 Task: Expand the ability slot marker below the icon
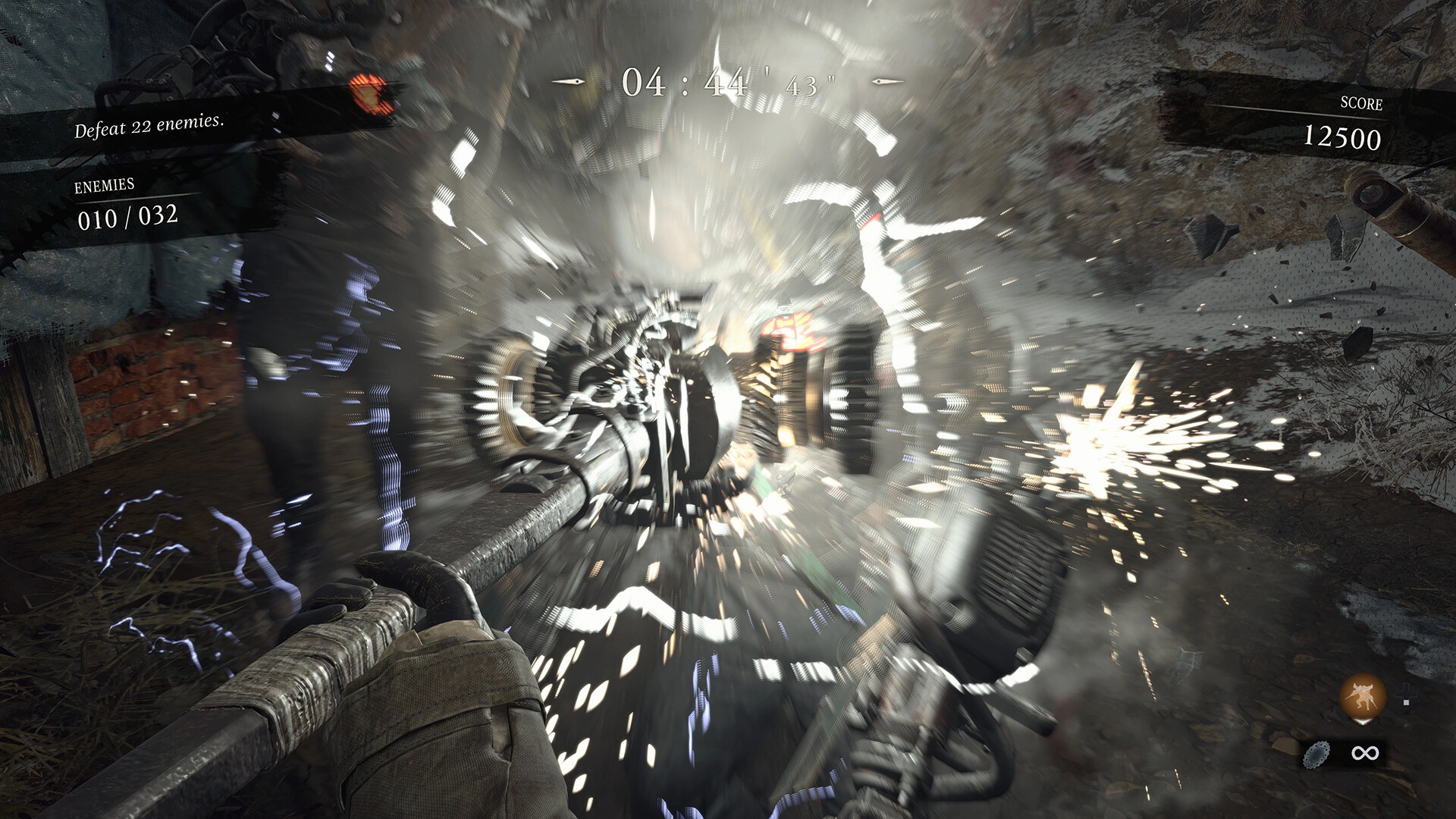pyautogui.click(x=1362, y=722)
